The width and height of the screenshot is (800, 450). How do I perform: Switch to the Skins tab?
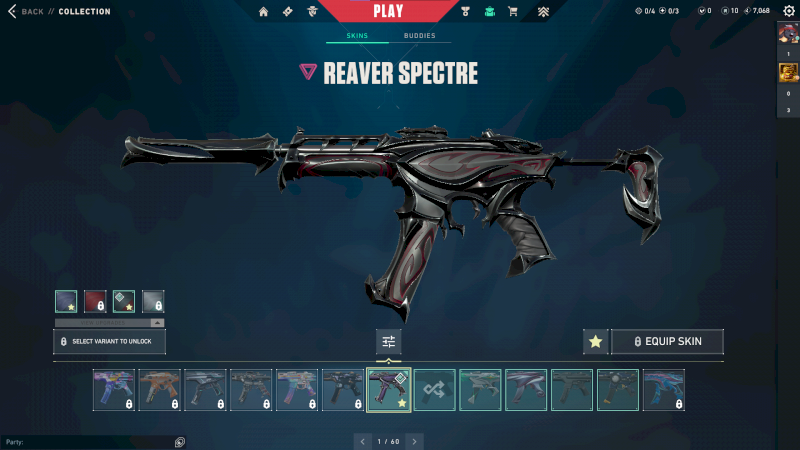point(357,36)
